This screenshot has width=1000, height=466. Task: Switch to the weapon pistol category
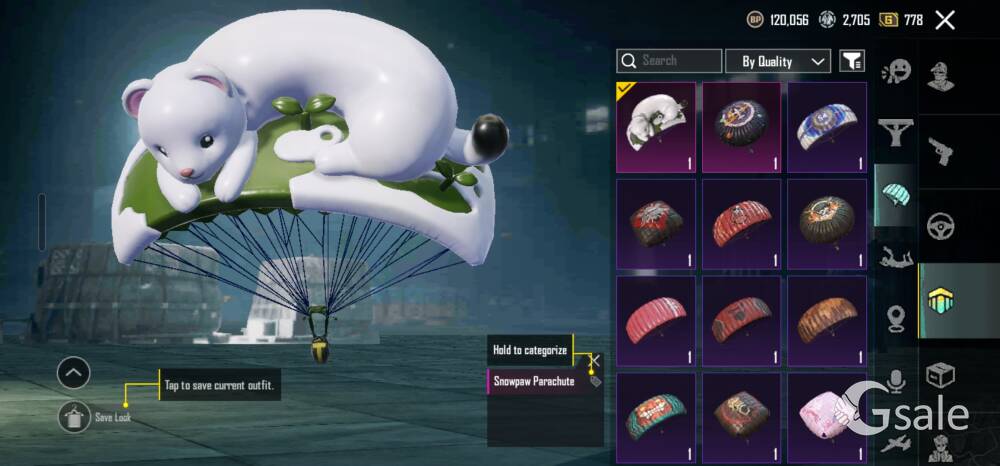click(x=940, y=150)
